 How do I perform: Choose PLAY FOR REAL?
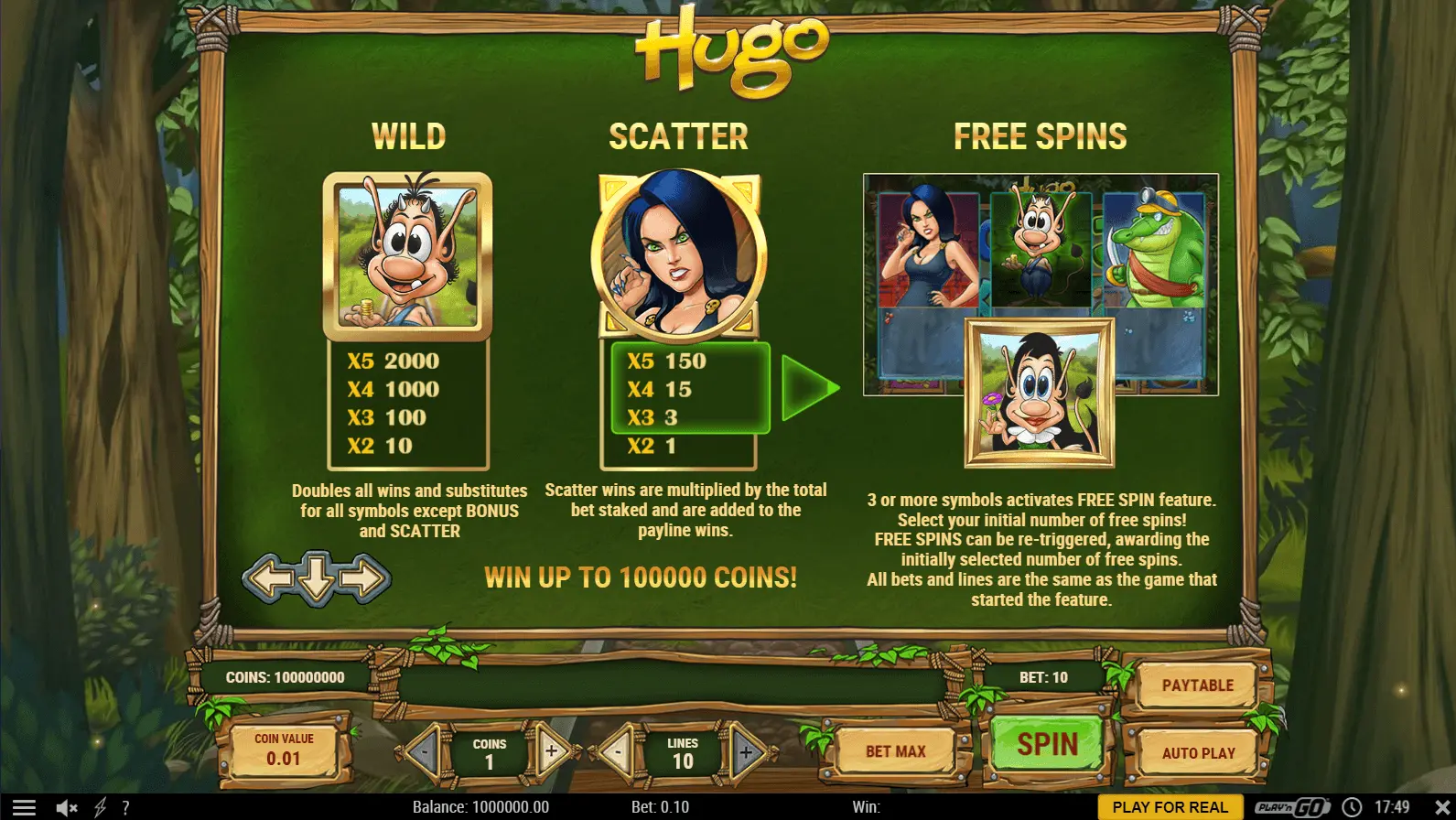point(1170,807)
